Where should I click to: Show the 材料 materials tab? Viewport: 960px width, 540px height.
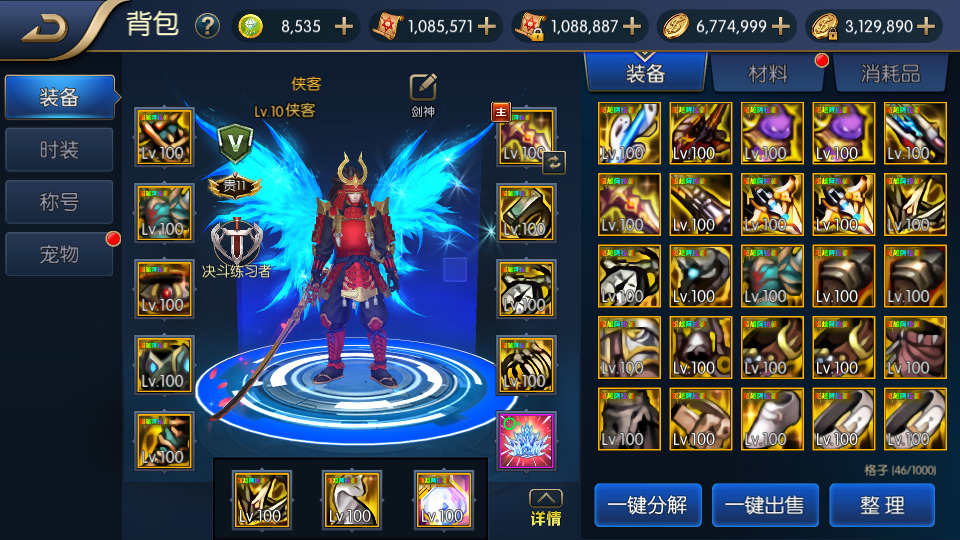click(x=768, y=73)
